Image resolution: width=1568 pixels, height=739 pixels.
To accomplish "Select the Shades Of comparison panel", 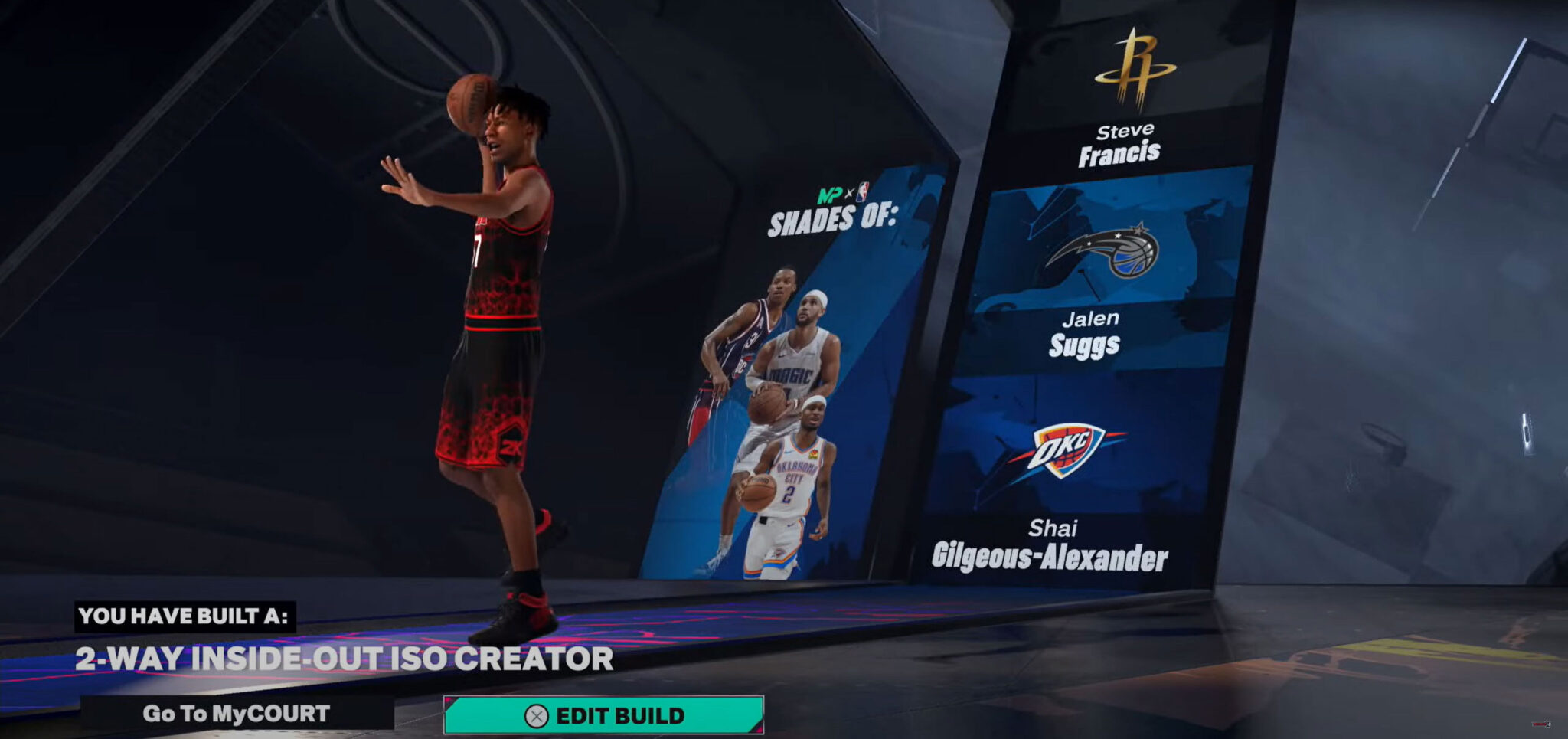I will (x=796, y=368).
